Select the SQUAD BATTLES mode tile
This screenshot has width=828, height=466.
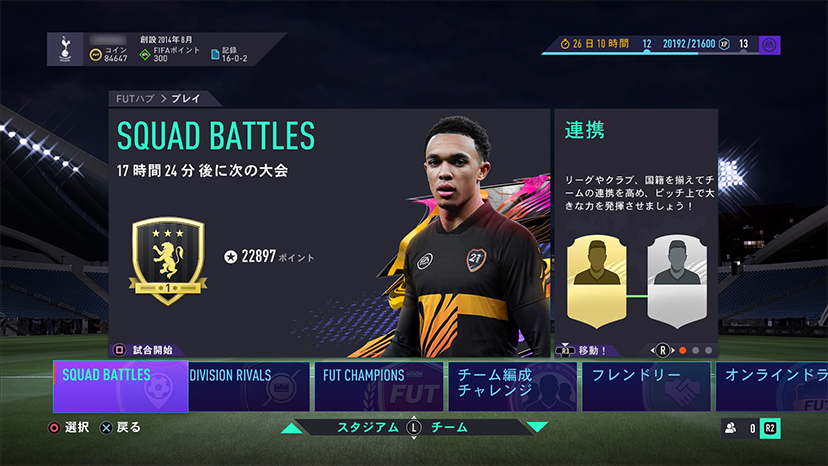pos(120,387)
